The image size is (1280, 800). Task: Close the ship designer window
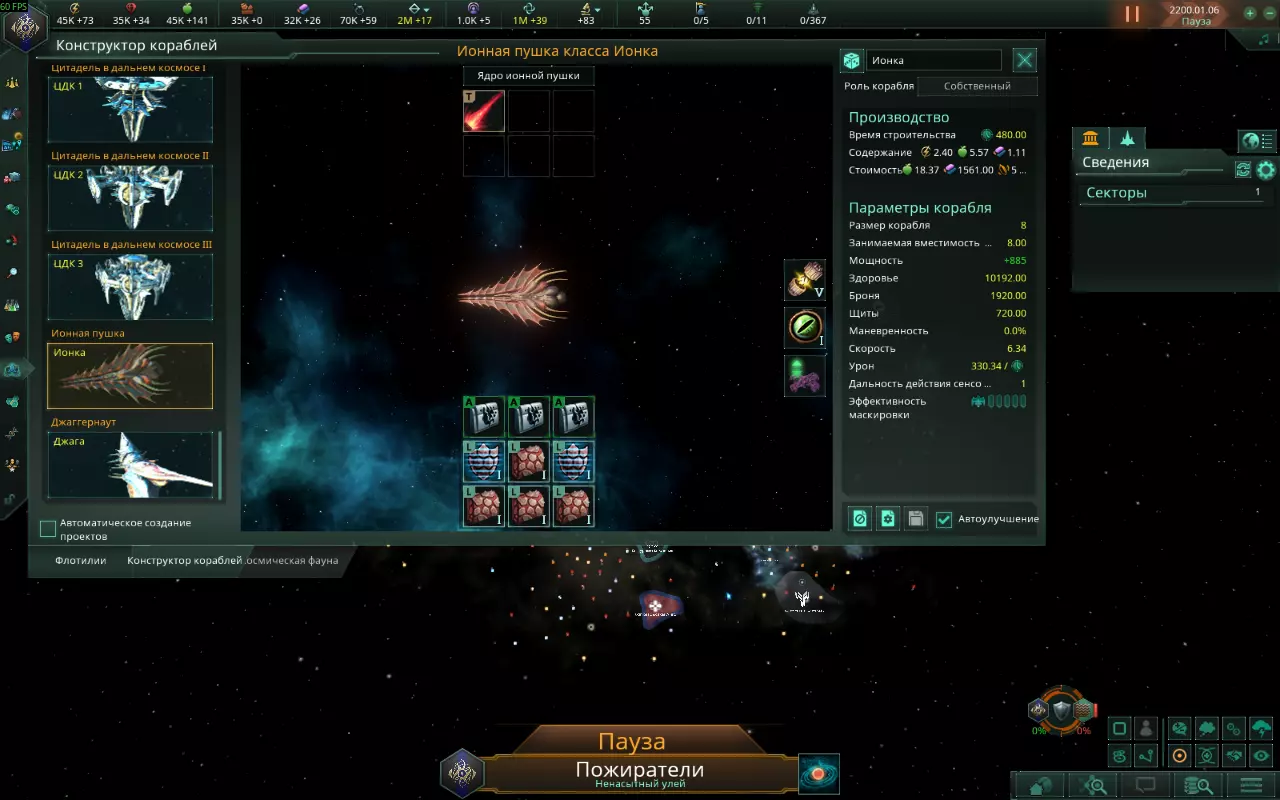1025,60
